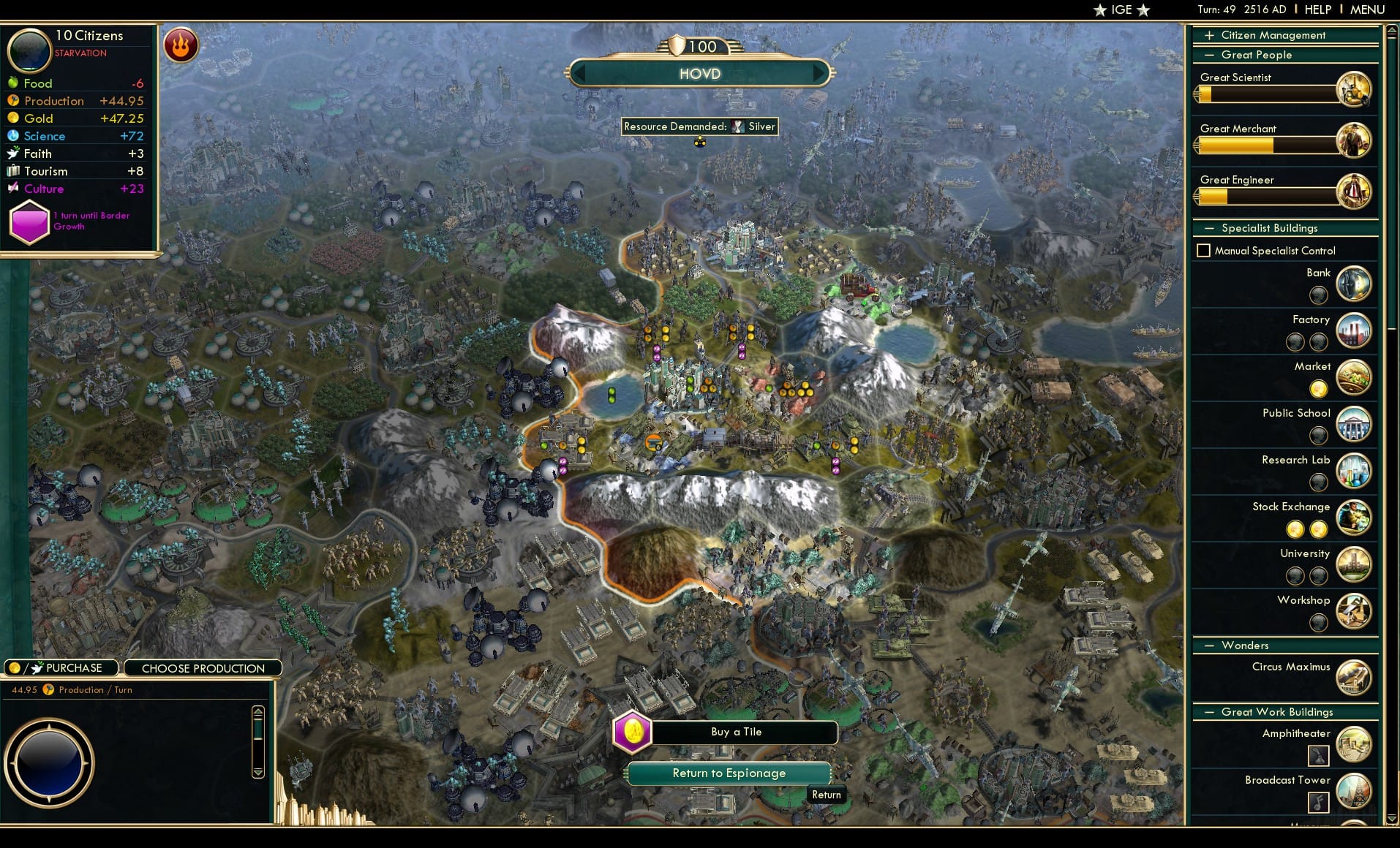The image size is (1400, 848).
Task: Toggle the filled Market specialist slot
Action: click(x=1318, y=389)
